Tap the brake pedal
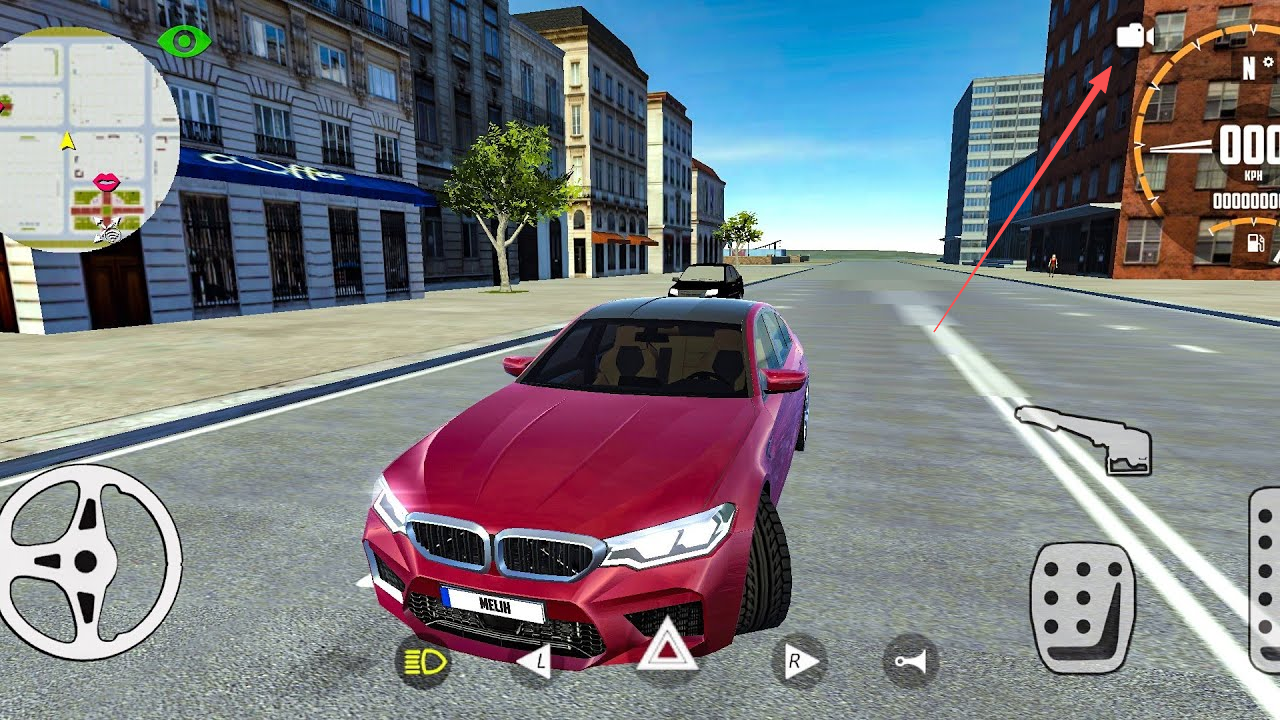 click(1083, 607)
